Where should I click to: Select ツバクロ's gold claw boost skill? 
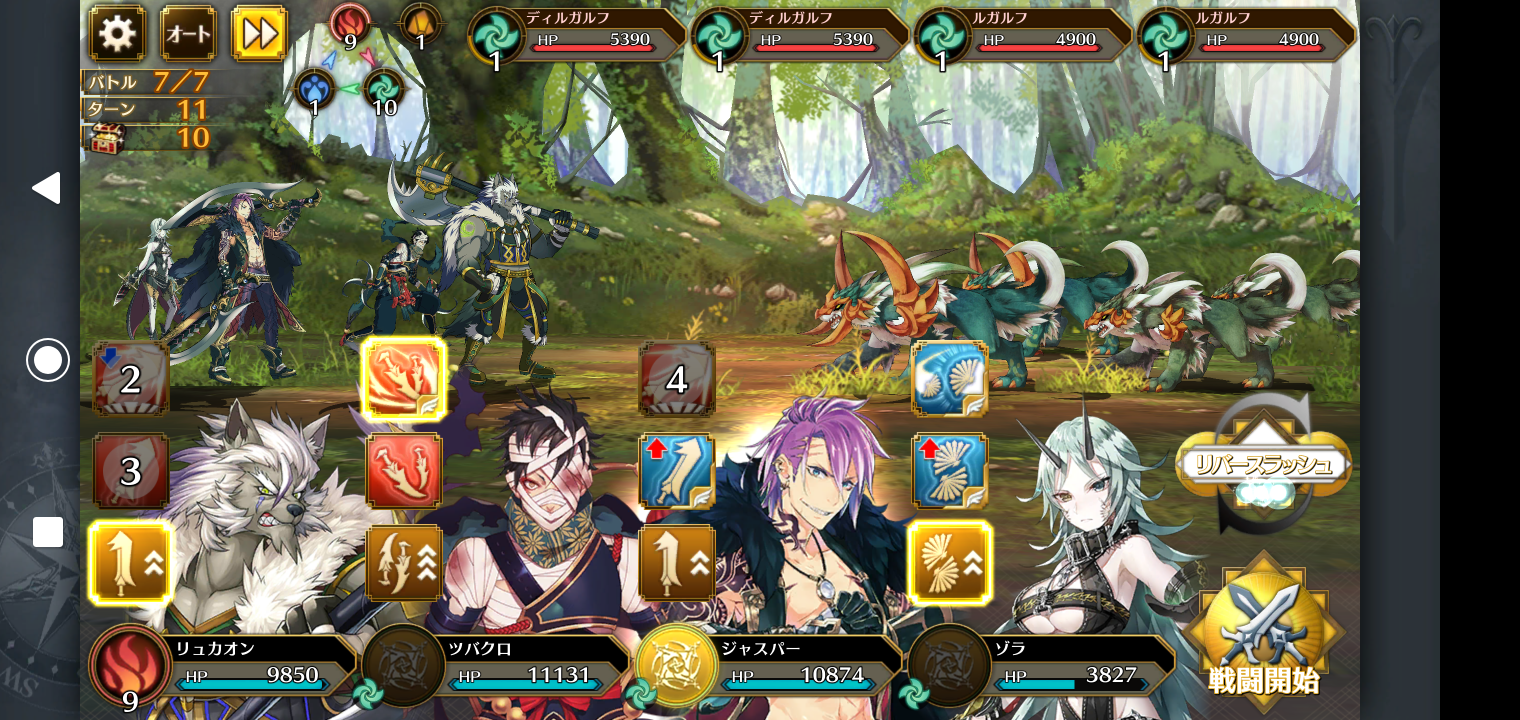coord(404,563)
